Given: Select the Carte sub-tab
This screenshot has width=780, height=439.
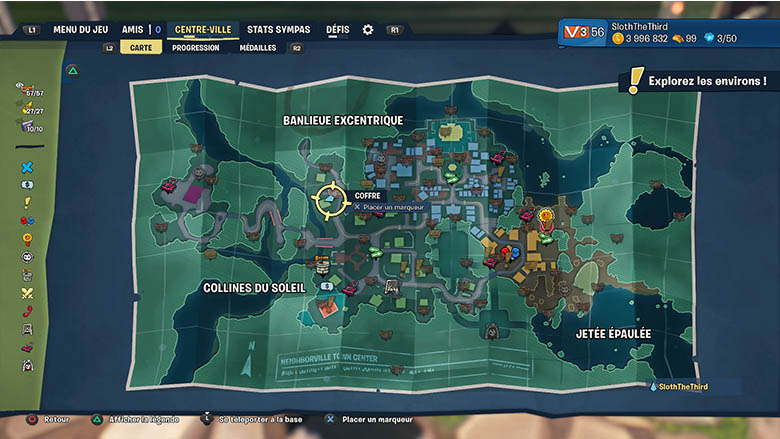Looking at the screenshot, I should (x=141, y=47).
